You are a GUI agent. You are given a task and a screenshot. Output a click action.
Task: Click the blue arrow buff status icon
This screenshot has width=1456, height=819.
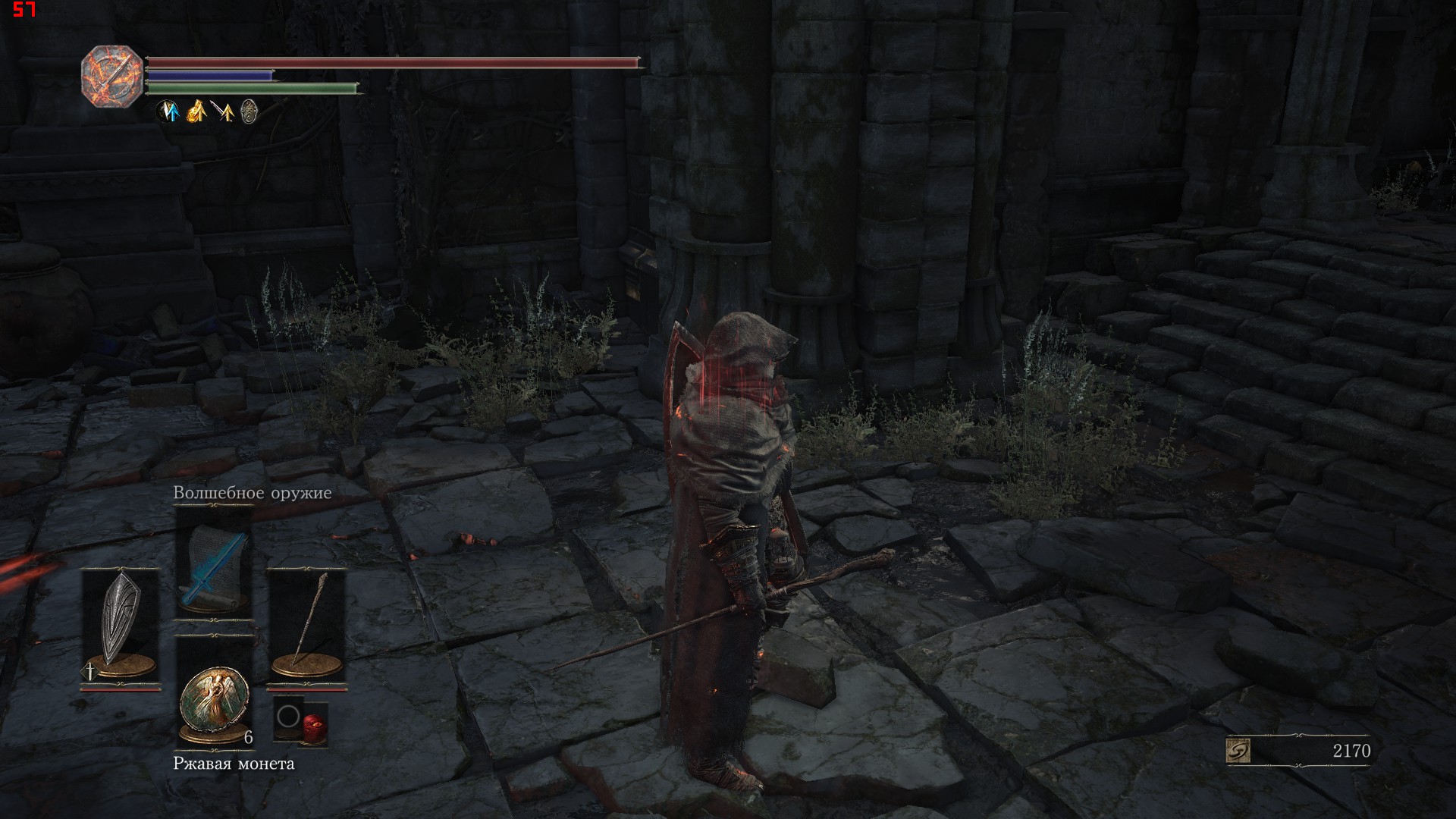click(168, 112)
